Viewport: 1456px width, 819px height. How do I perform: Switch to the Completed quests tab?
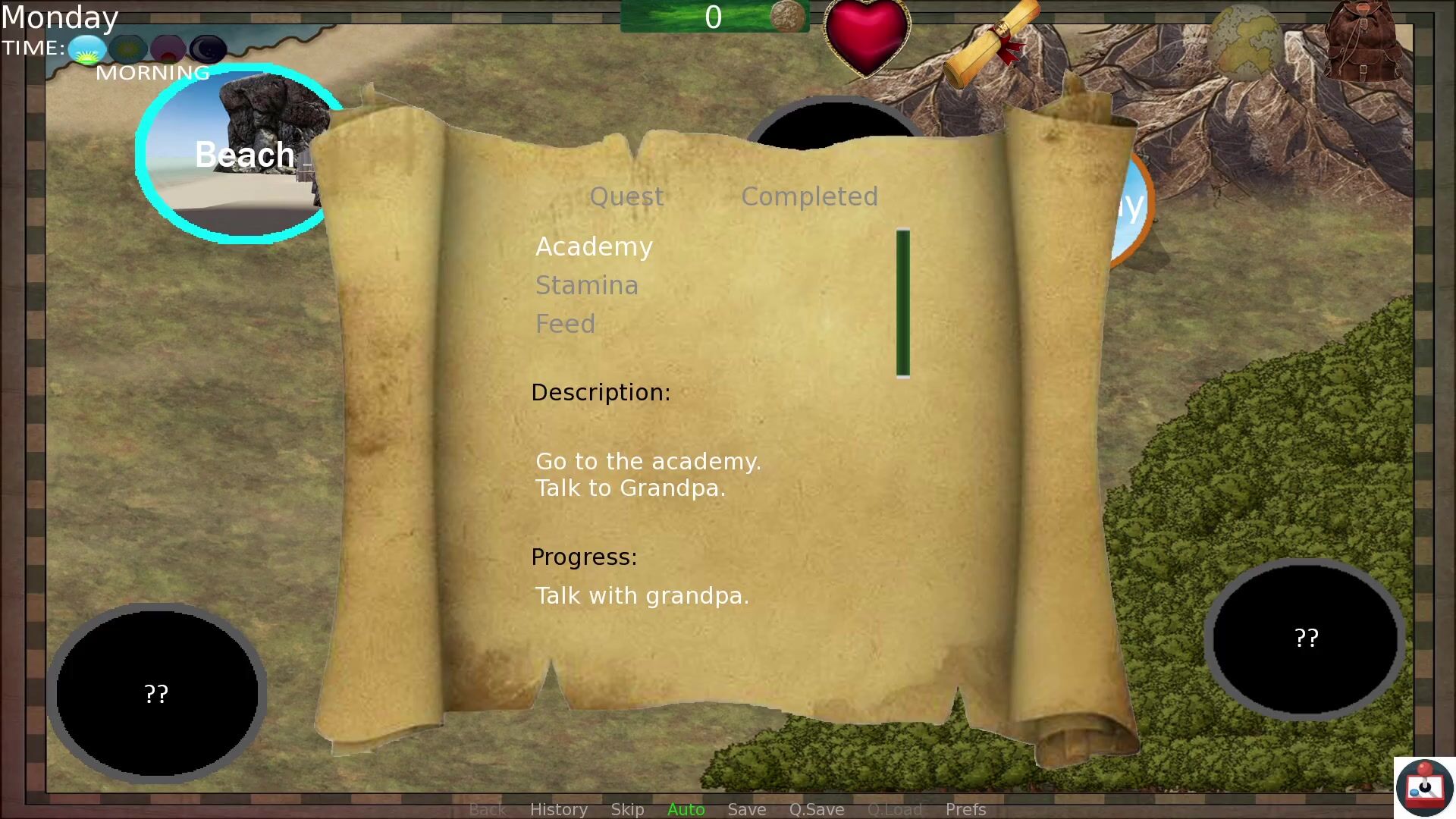[x=809, y=196]
